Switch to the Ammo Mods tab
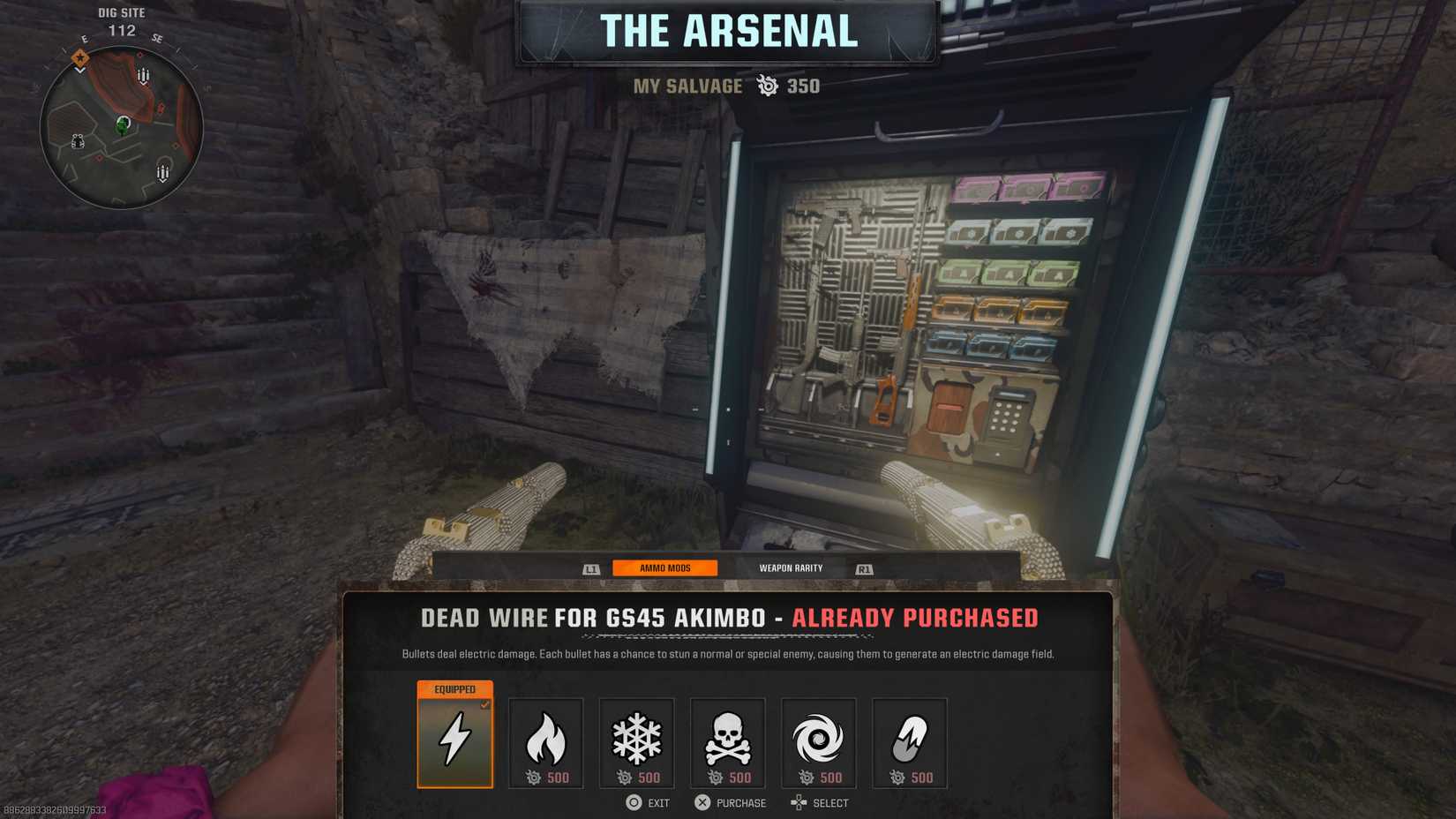 coord(666,568)
